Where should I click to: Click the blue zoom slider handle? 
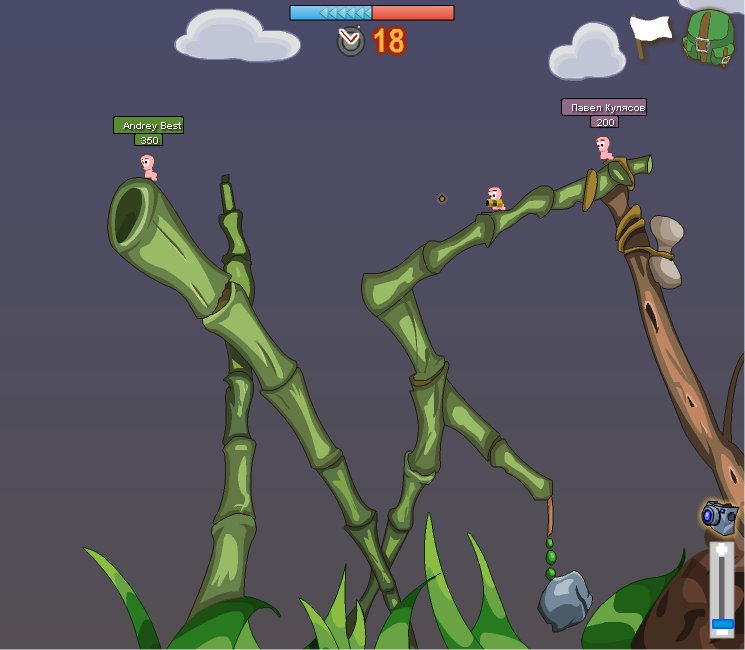coord(722,625)
